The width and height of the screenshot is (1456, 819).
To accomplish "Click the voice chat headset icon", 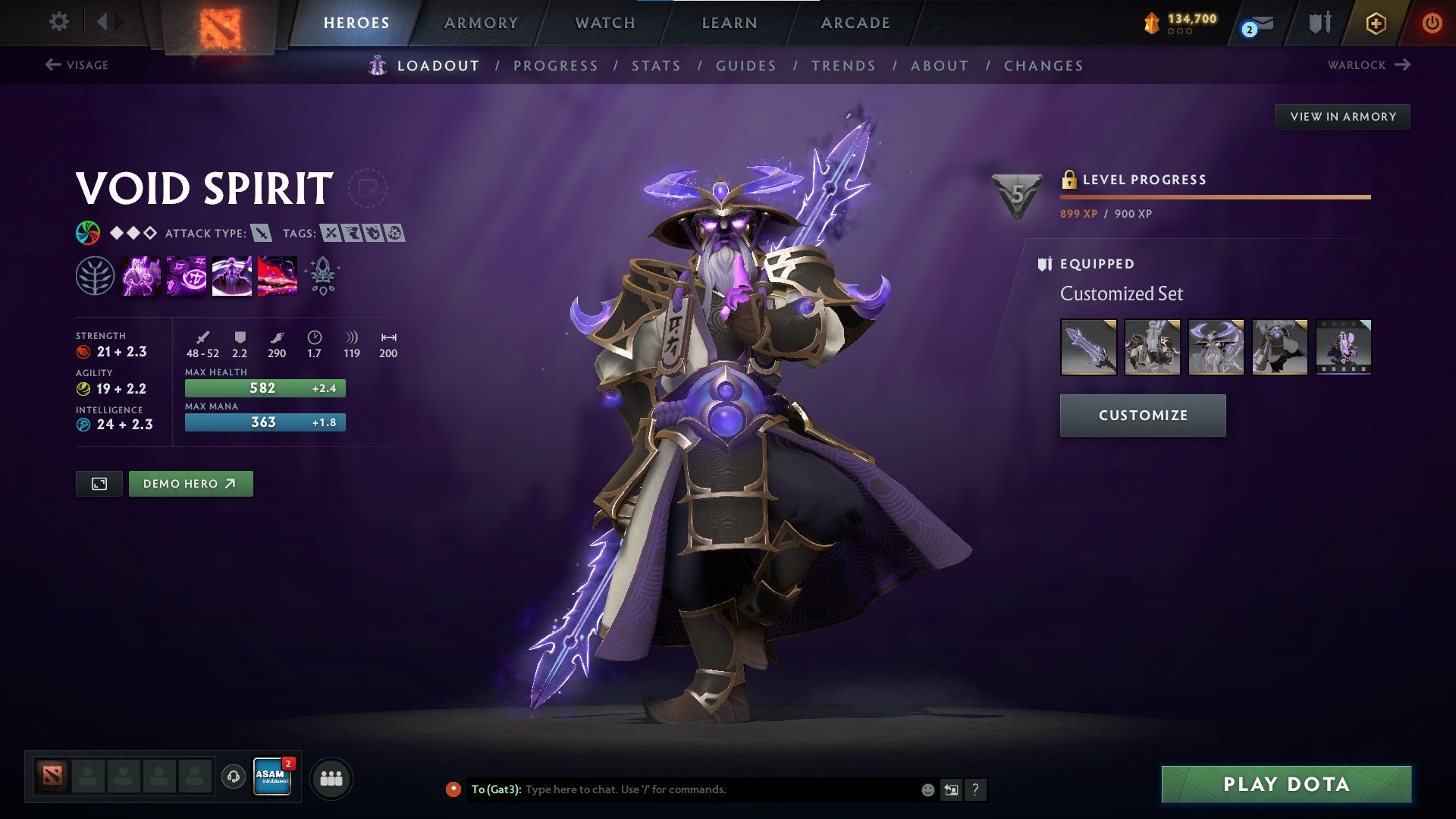I will tap(234, 777).
